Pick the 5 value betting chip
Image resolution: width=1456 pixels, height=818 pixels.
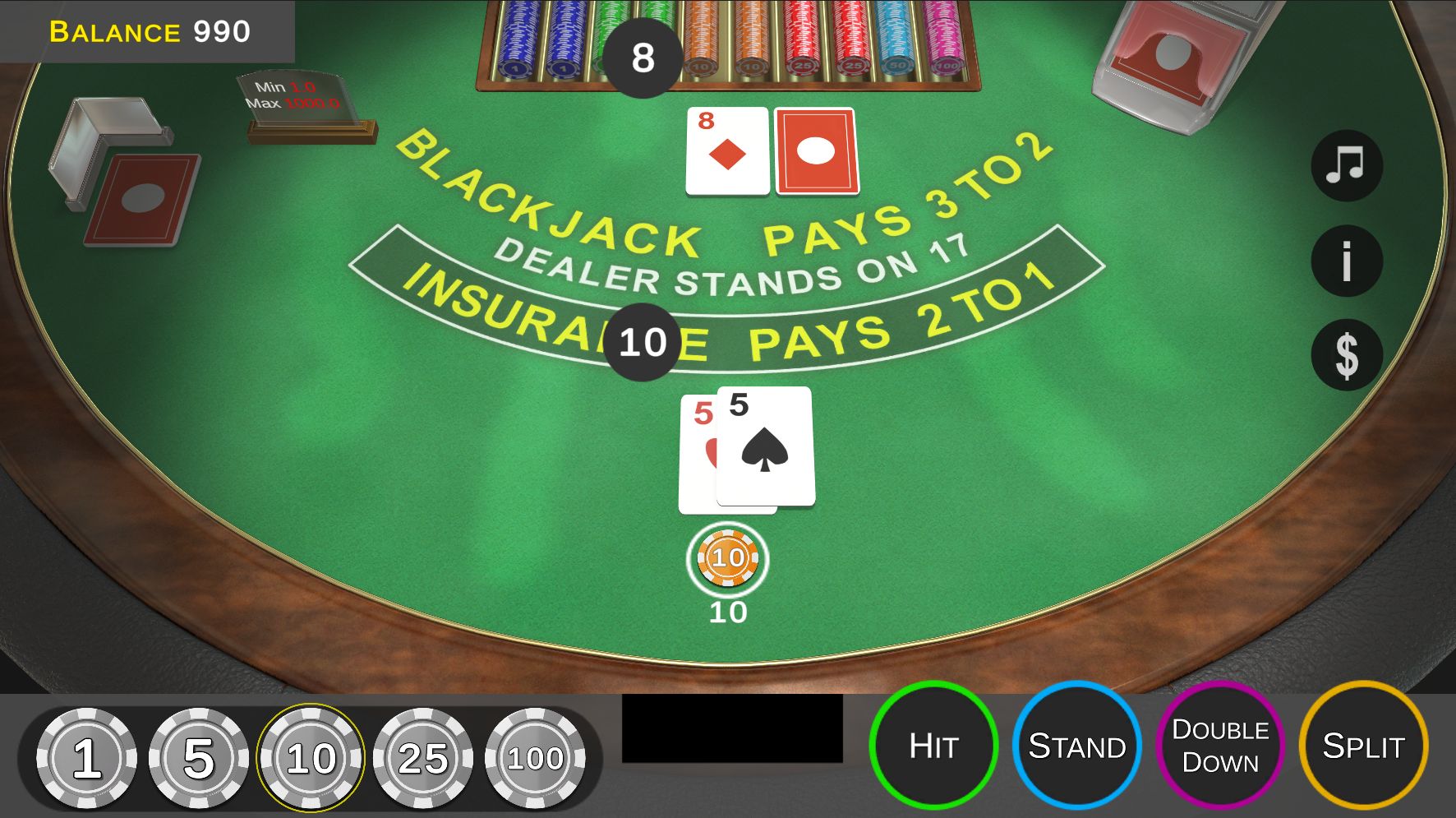(x=198, y=757)
